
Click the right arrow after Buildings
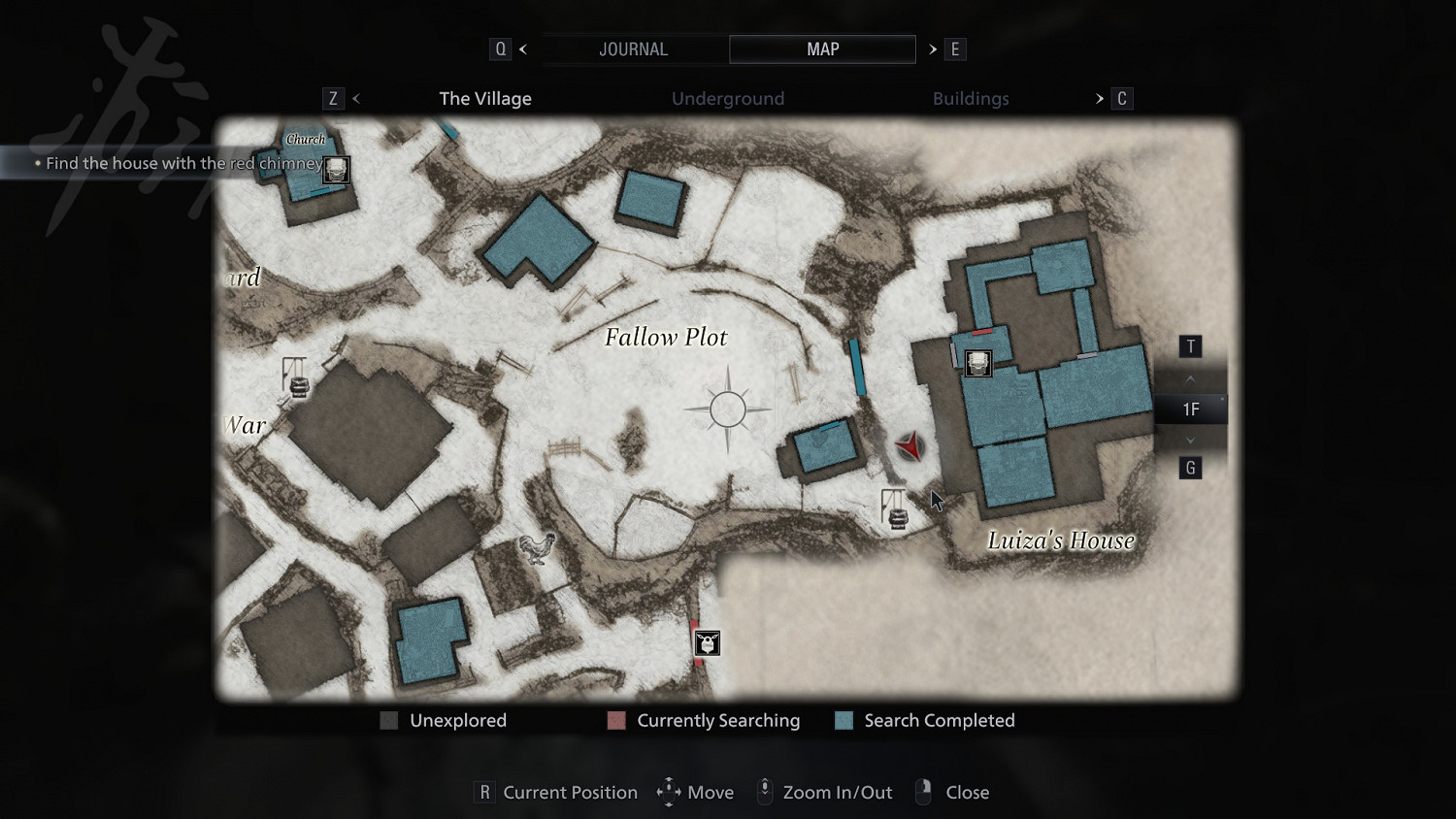[1100, 99]
